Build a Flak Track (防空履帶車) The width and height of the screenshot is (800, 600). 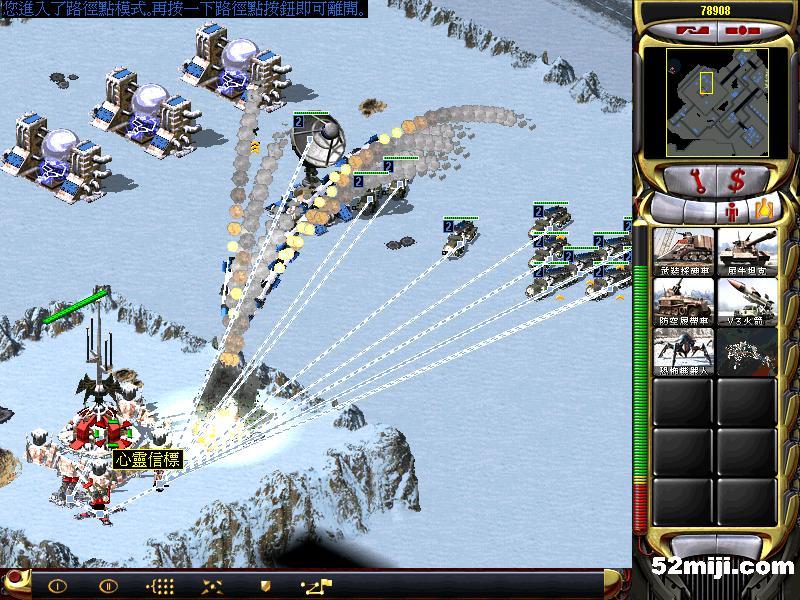pyautogui.click(x=683, y=302)
